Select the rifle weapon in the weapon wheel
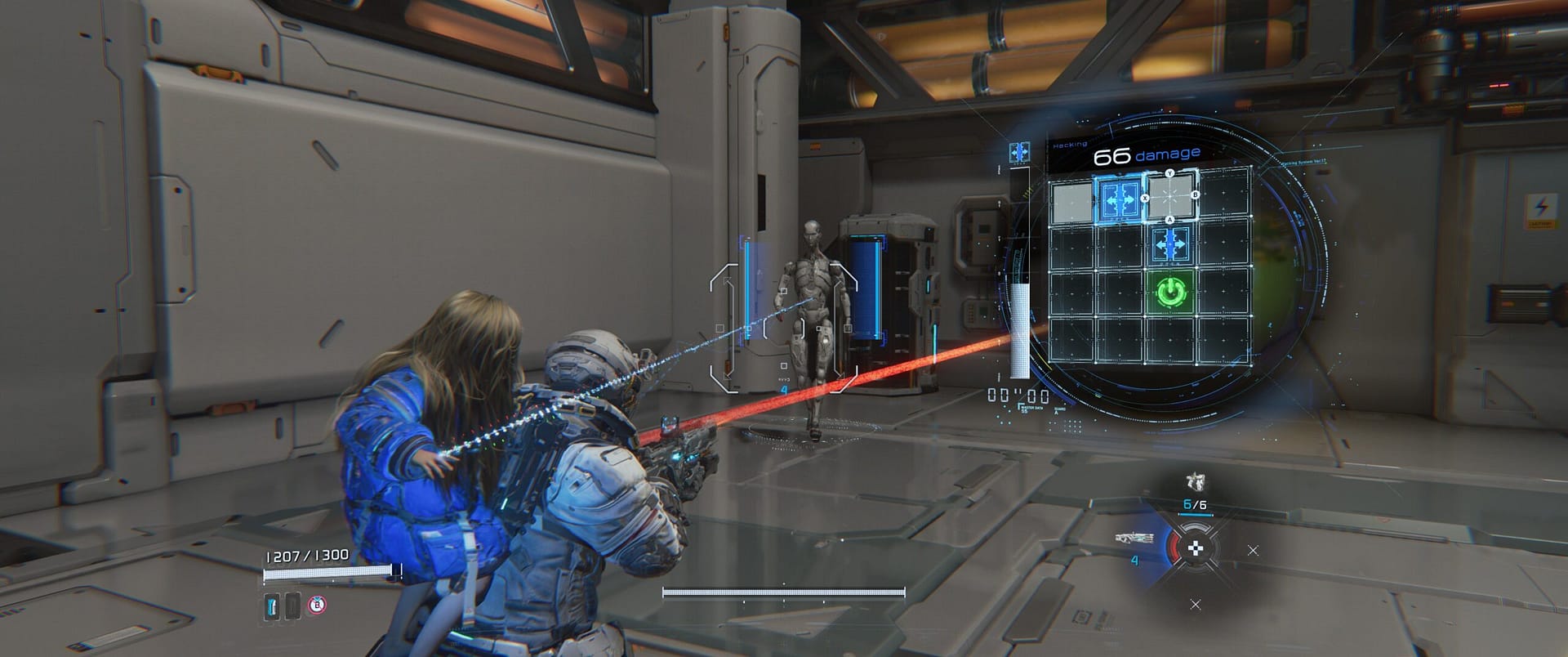This screenshot has height=657, width=1568. tap(1134, 539)
